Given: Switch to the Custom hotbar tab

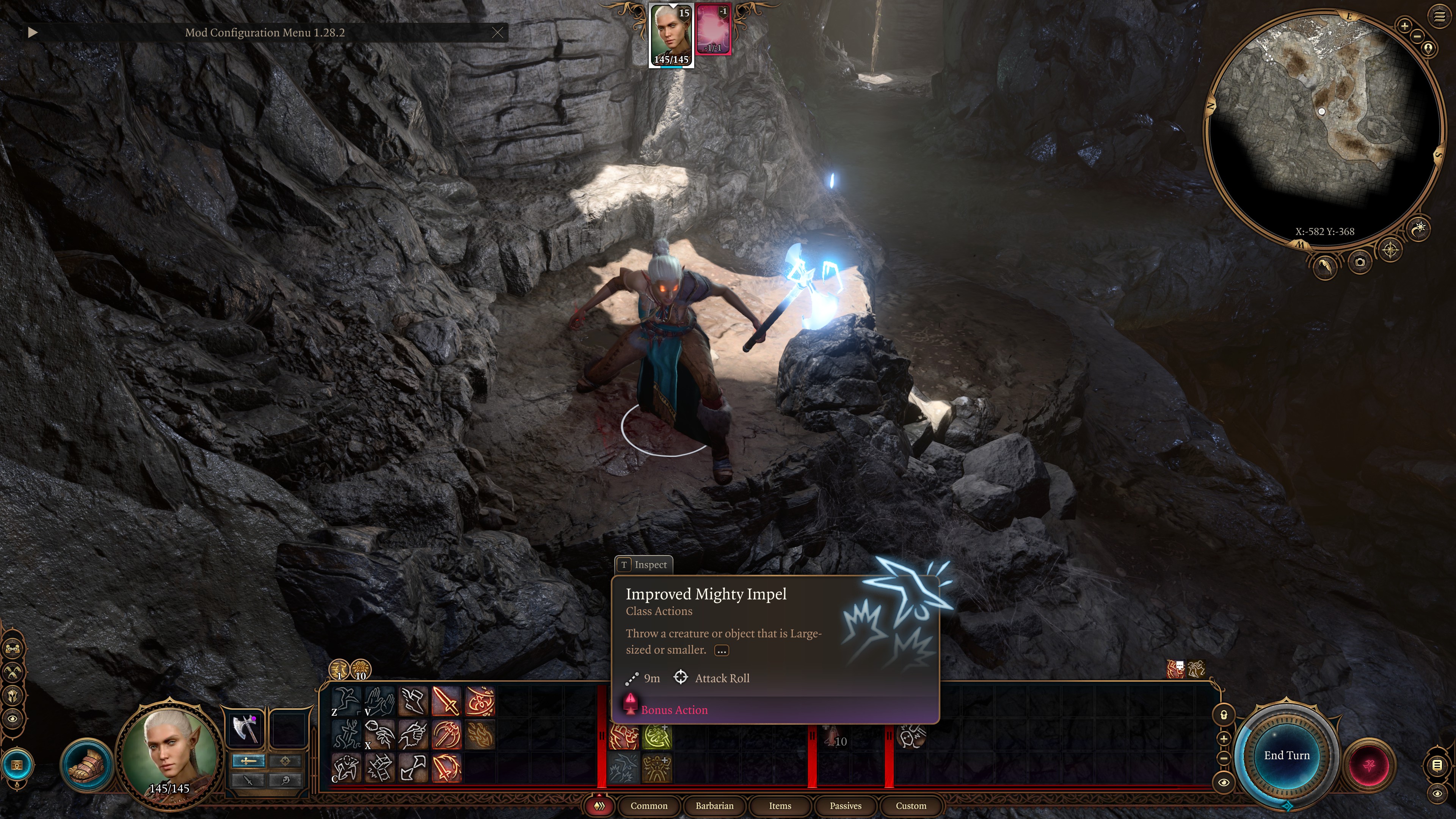Looking at the screenshot, I should pos(910,805).
